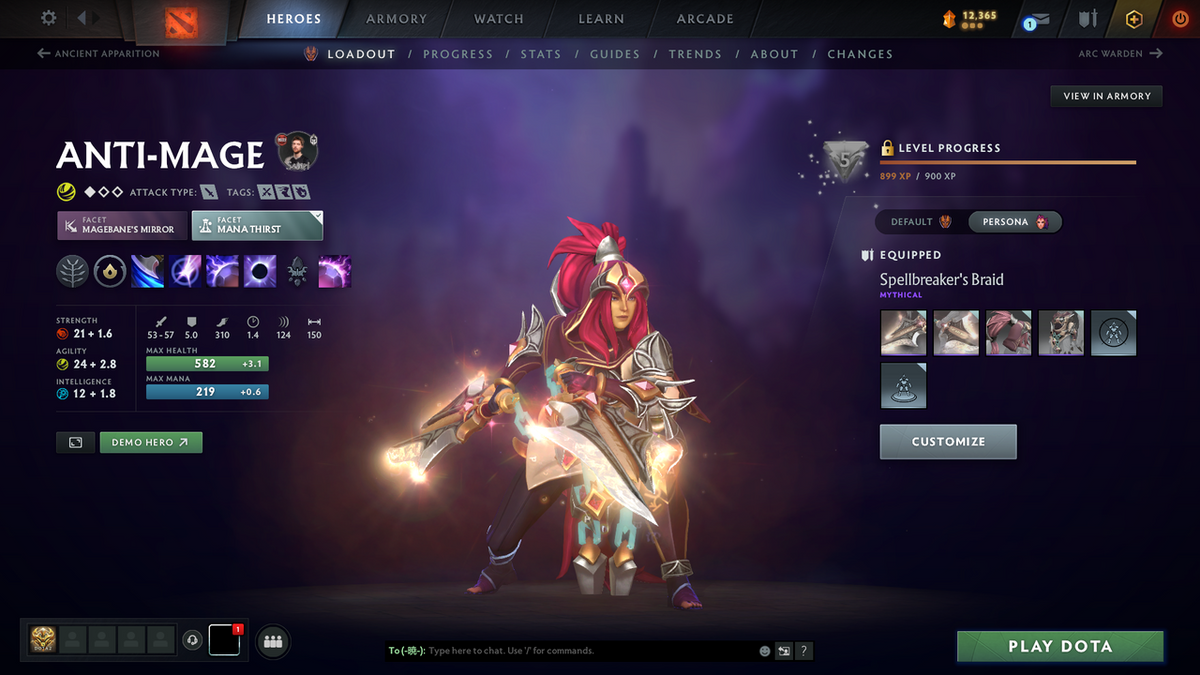This screenshot has height=675, width=1200.
Task: Open the Armory top menu
Action: point(396,19)
